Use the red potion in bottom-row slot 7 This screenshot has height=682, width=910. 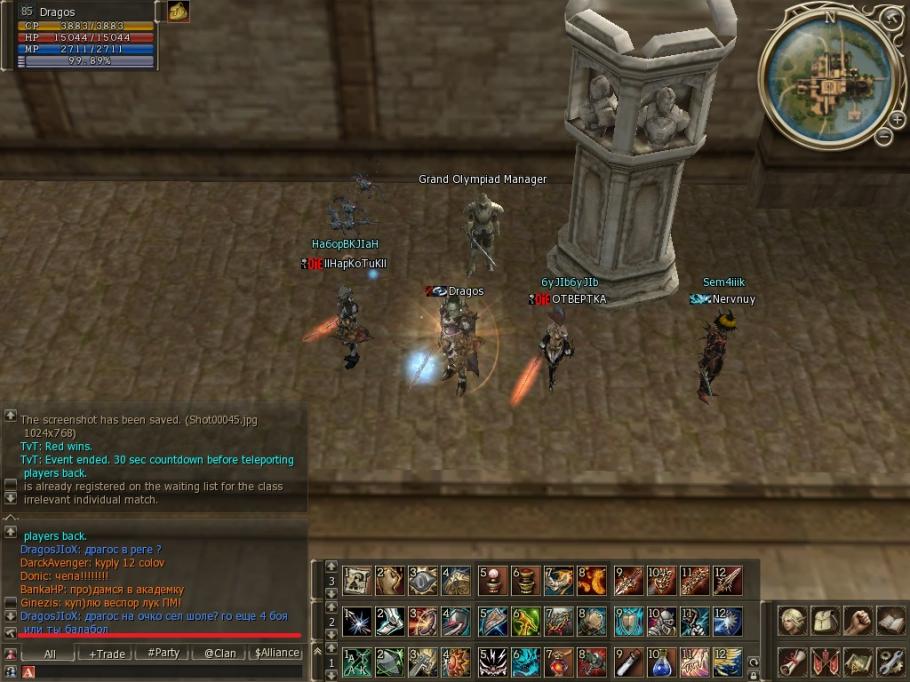[x=560, y=662]
